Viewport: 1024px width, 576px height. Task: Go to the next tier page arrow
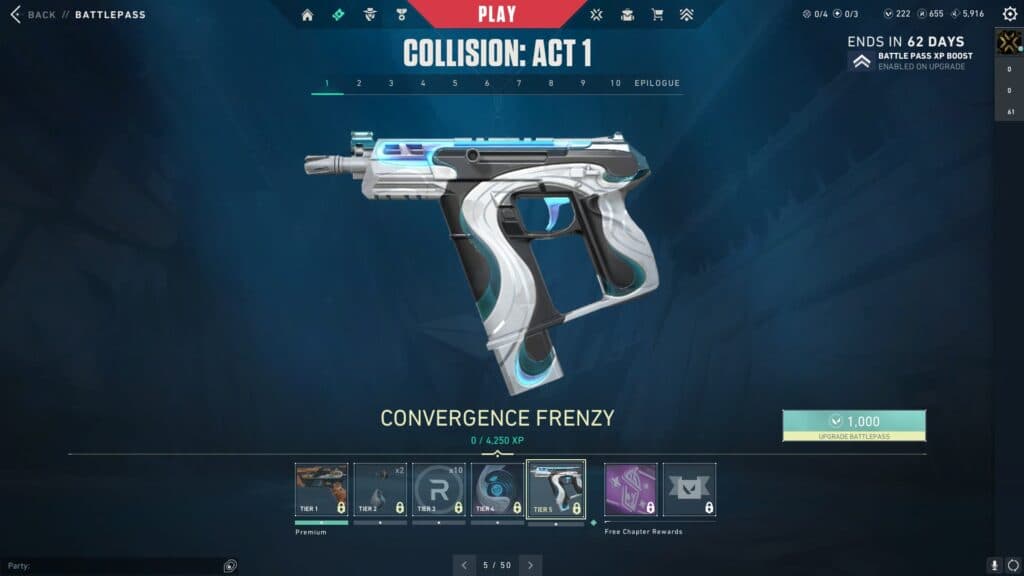(x=530, y=565)
